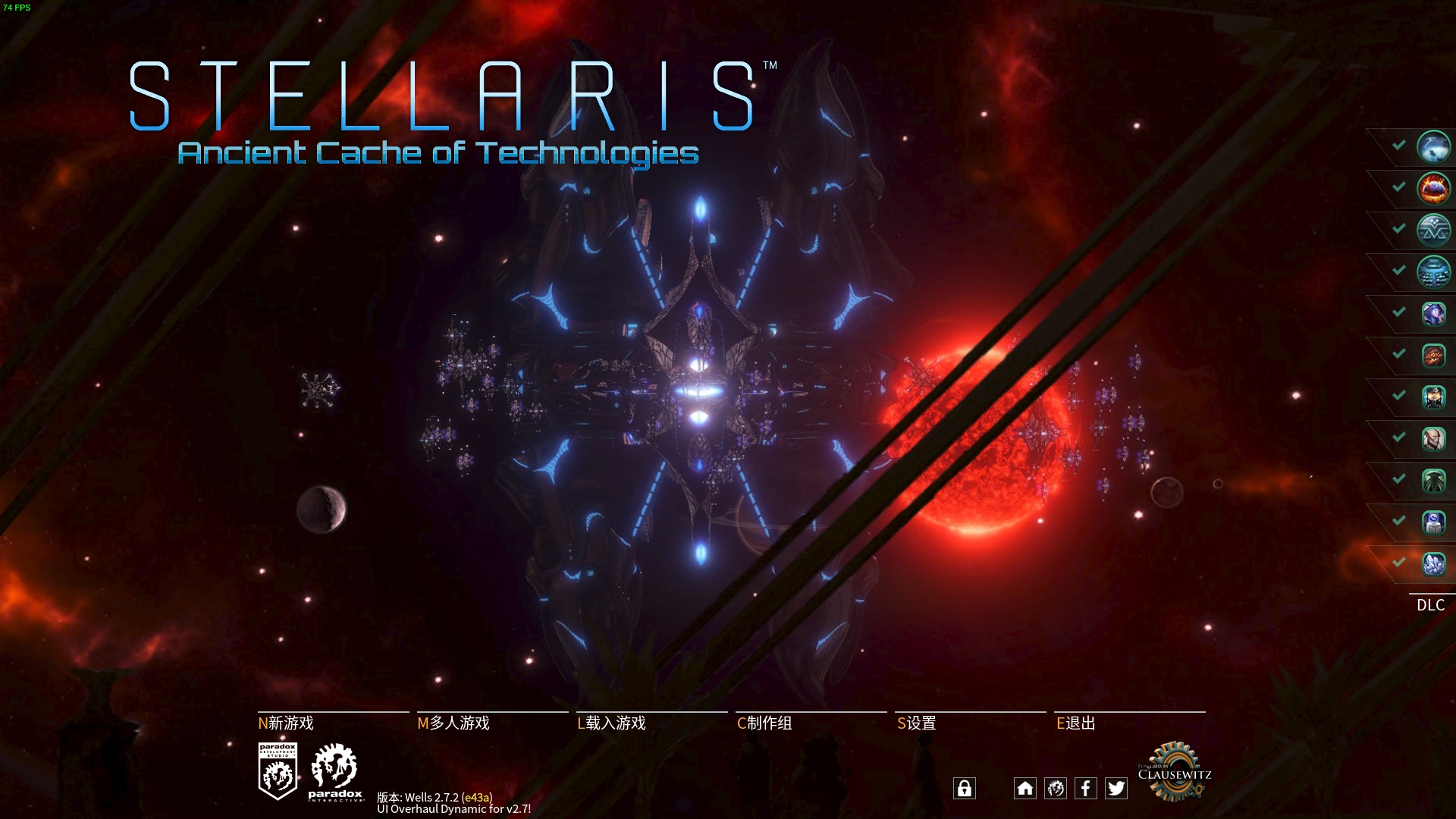This screenshot has height=819, width=1456.
Task: Visit the Paradox forum icon link
Action: pos(1055,789)
